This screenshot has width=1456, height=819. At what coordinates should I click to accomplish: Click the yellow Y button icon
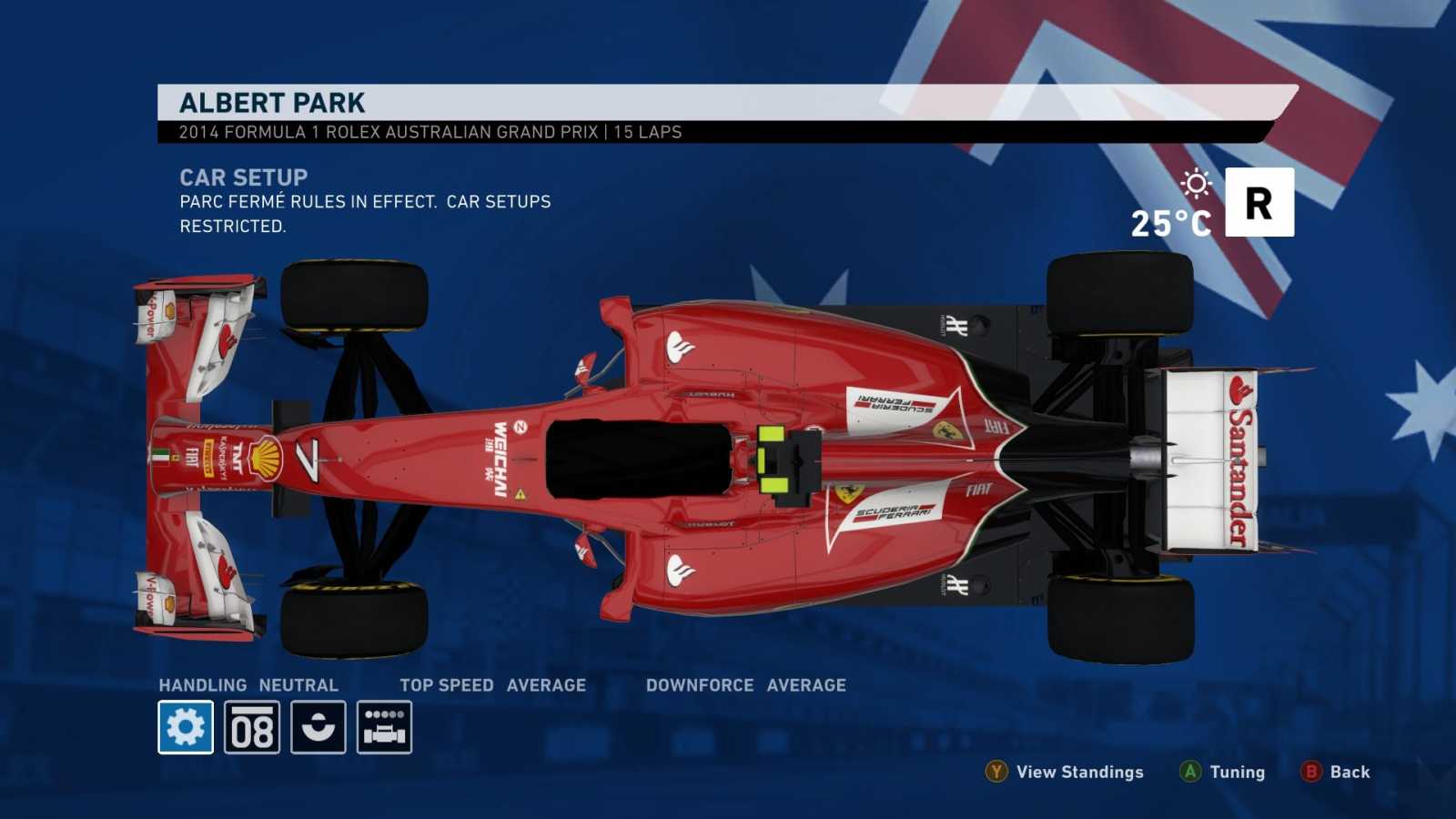click(x=996, y=772)
